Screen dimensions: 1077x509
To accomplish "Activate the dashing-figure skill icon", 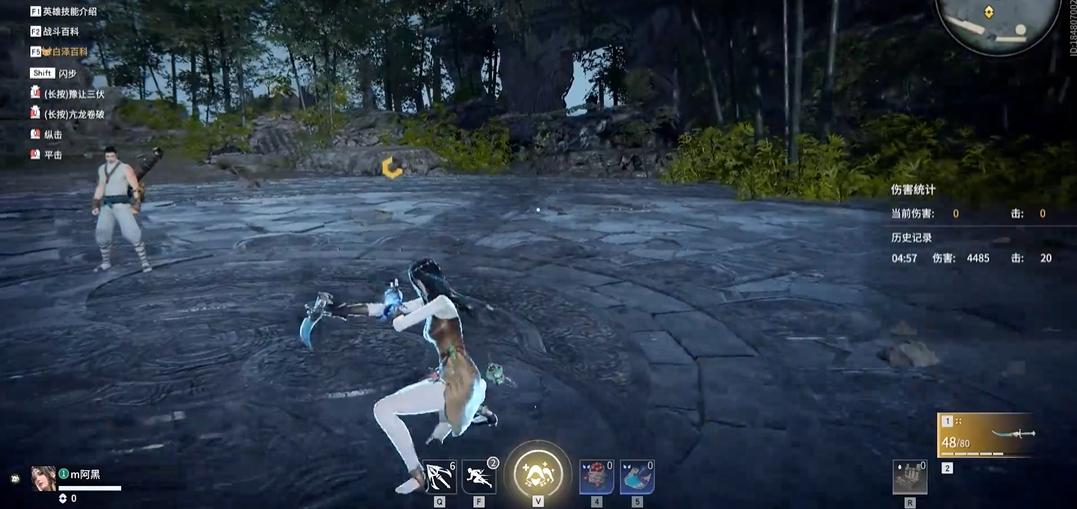I will click(x=479, y=477).
